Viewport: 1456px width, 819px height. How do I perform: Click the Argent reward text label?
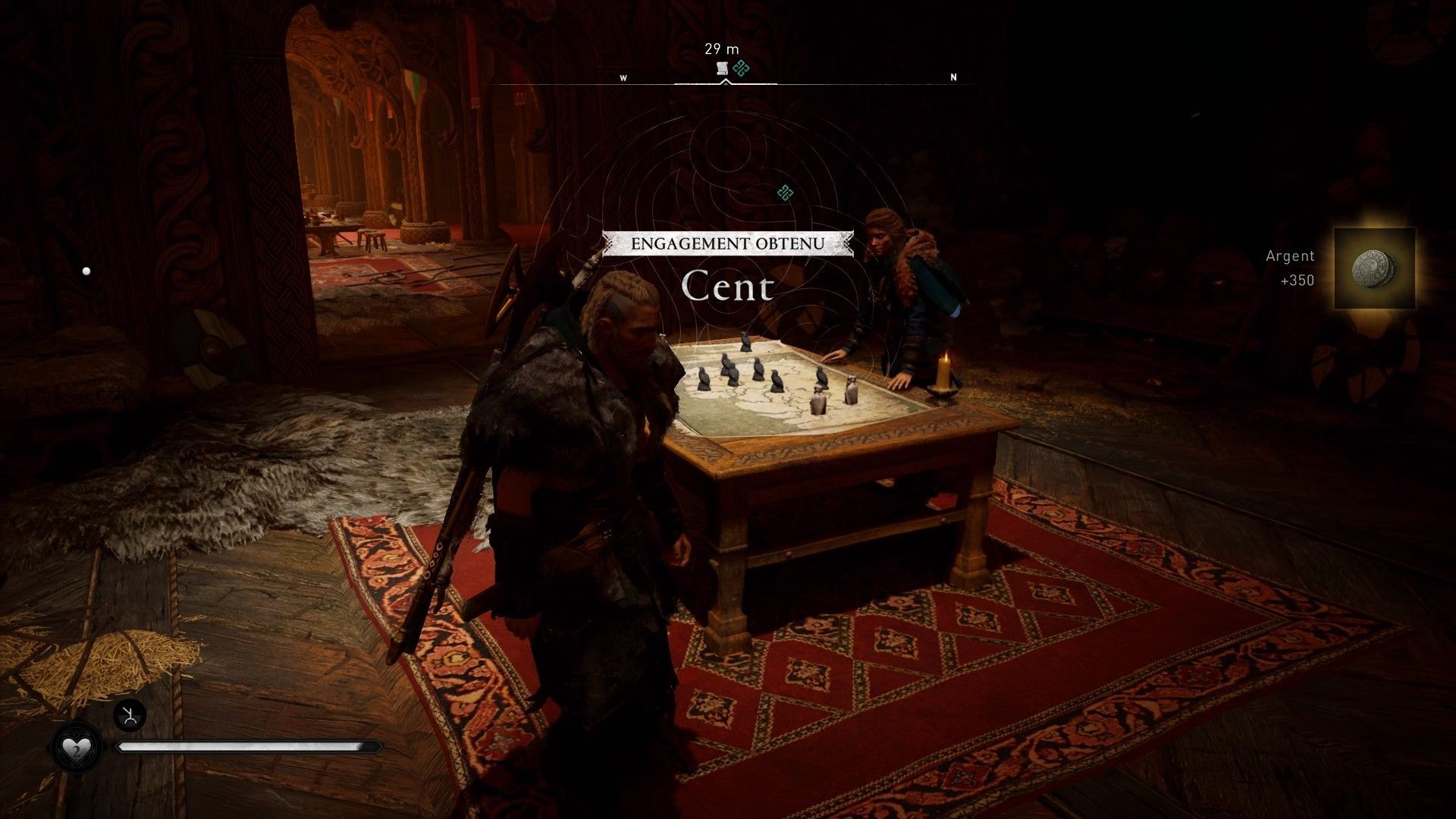click(1289, 256)
